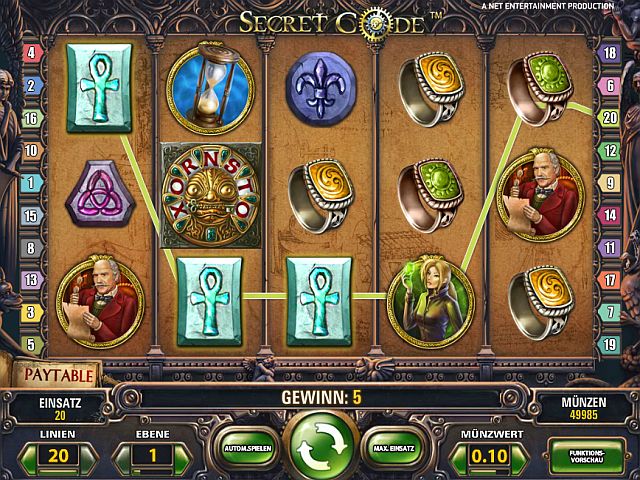Highlight payline number 19
Screen dimensions: 640x480
pyautogui.click(x=609, y=345)
